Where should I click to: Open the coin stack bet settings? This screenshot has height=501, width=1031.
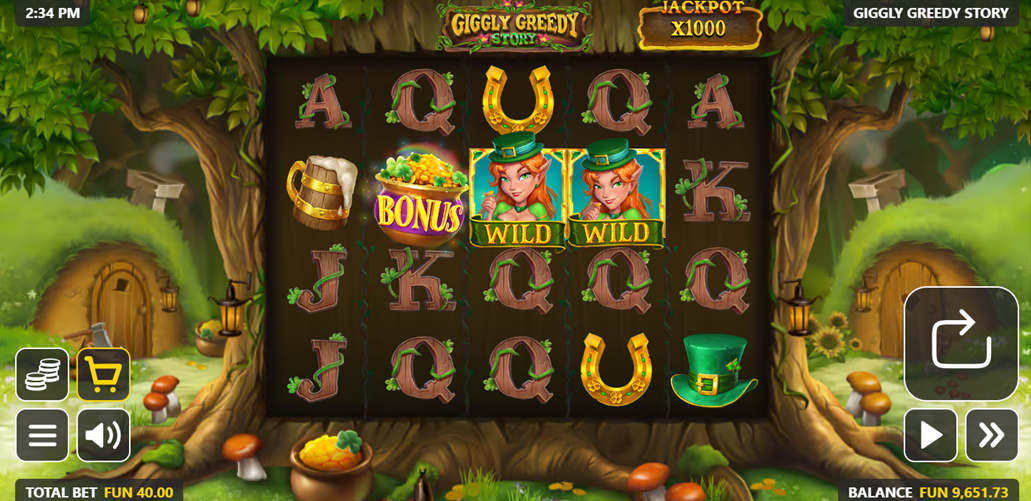42,375
